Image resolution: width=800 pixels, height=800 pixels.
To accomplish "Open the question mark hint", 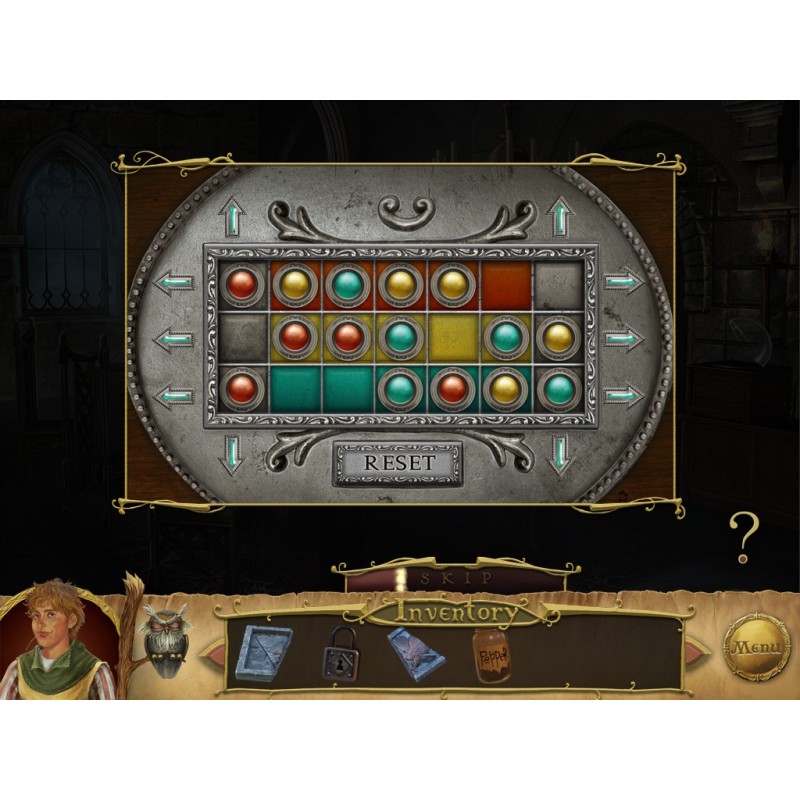I will 742,537.
